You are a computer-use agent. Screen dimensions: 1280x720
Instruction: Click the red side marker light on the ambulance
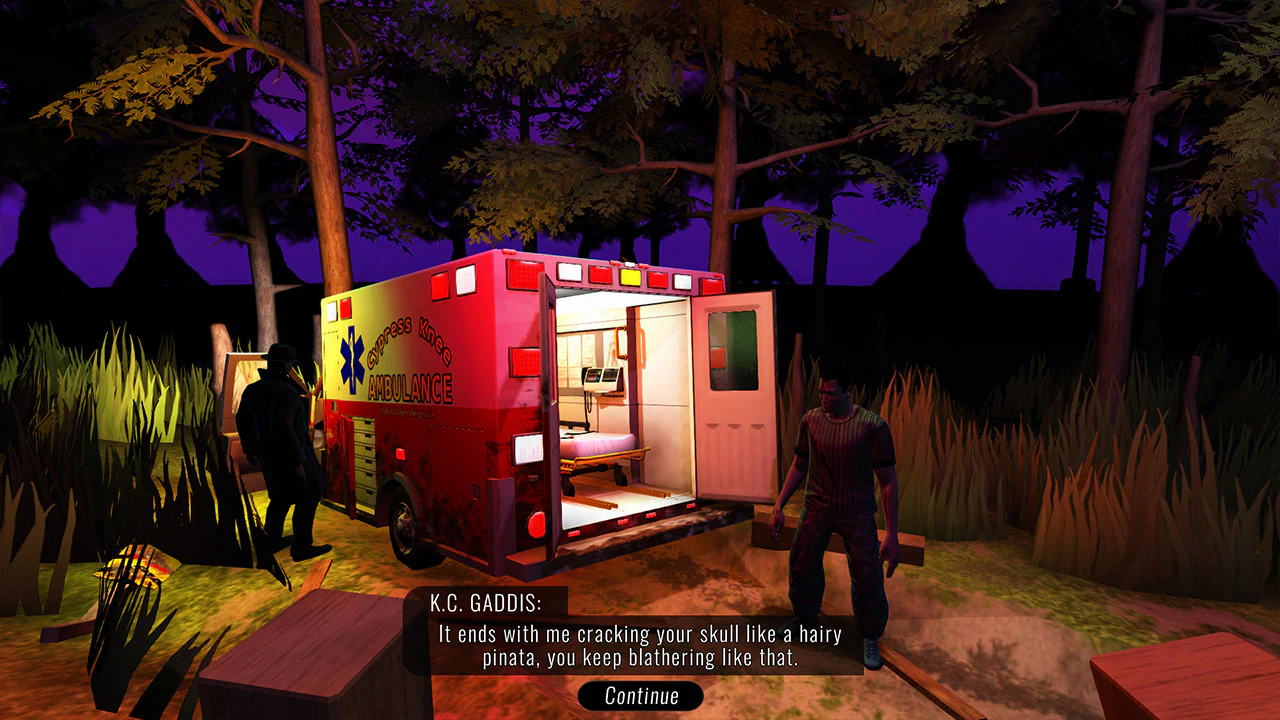(x=400, y=454)
